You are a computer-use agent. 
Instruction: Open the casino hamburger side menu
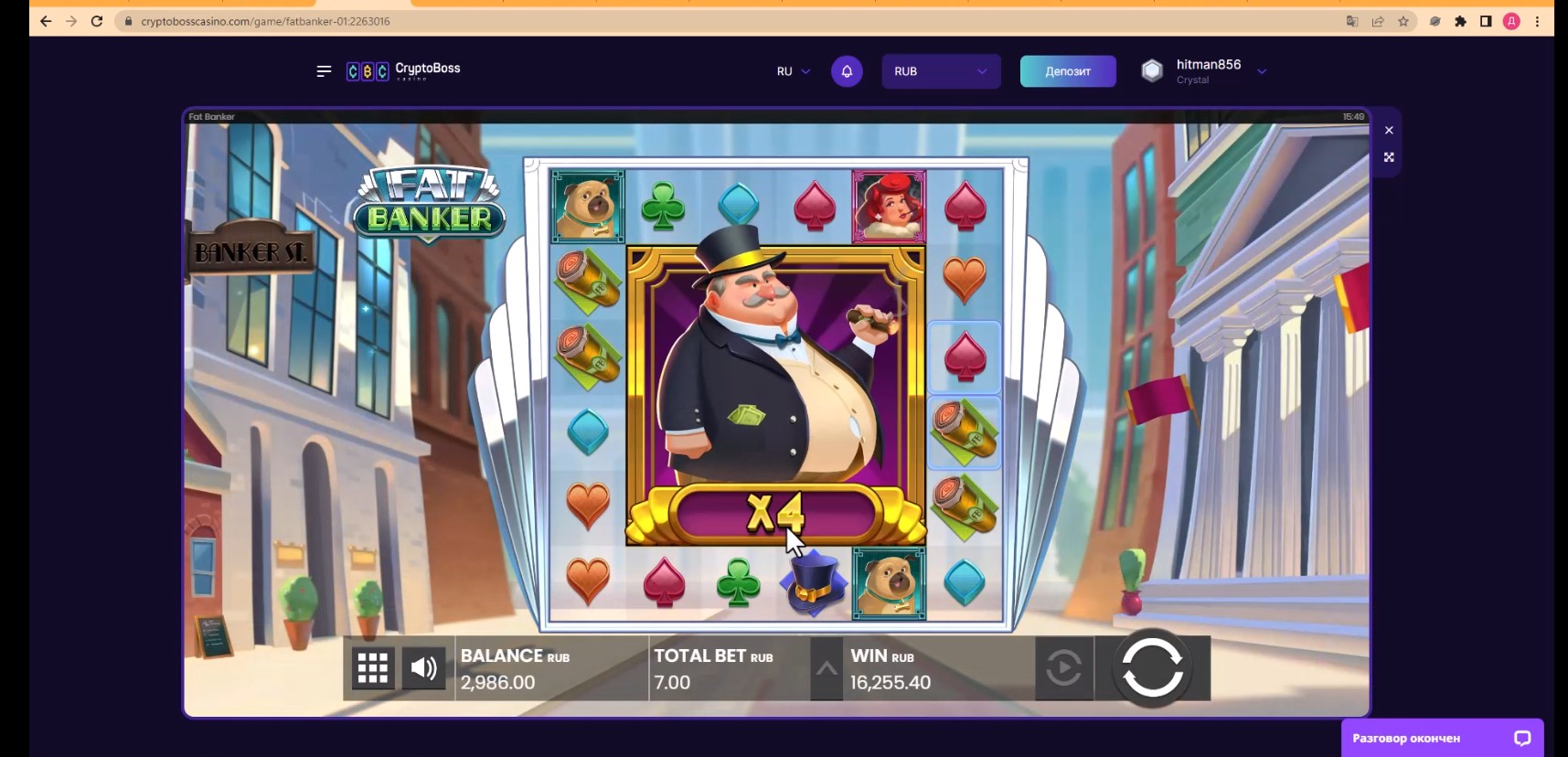[324, 71]
